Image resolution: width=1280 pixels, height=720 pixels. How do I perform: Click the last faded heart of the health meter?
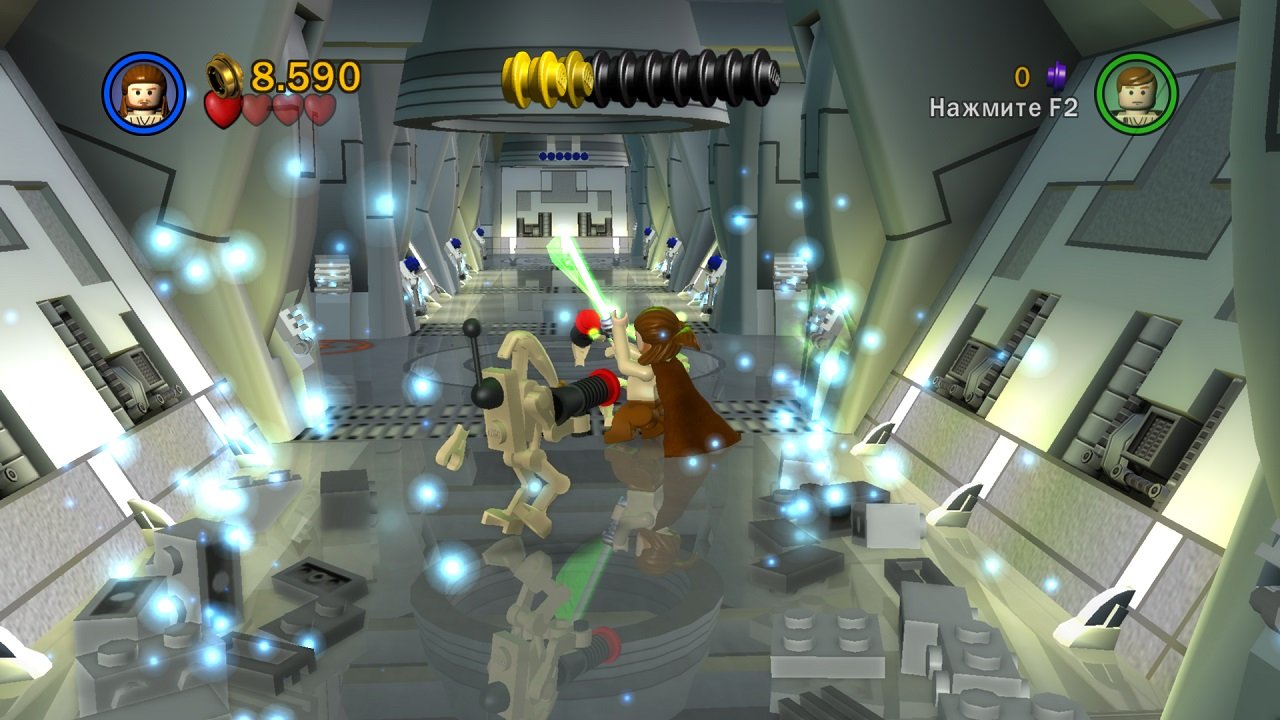tap(320, 109)
